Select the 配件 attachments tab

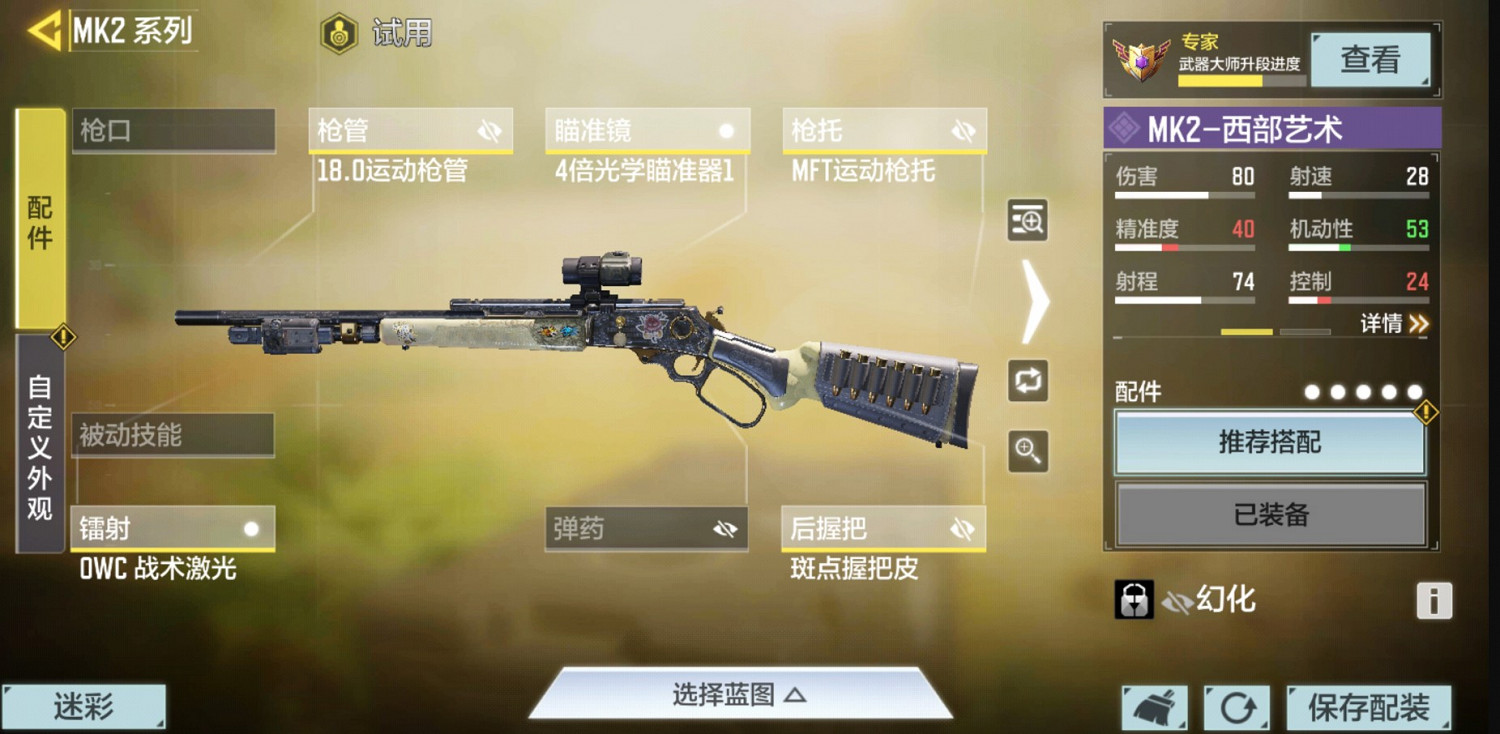pos(37,222)
